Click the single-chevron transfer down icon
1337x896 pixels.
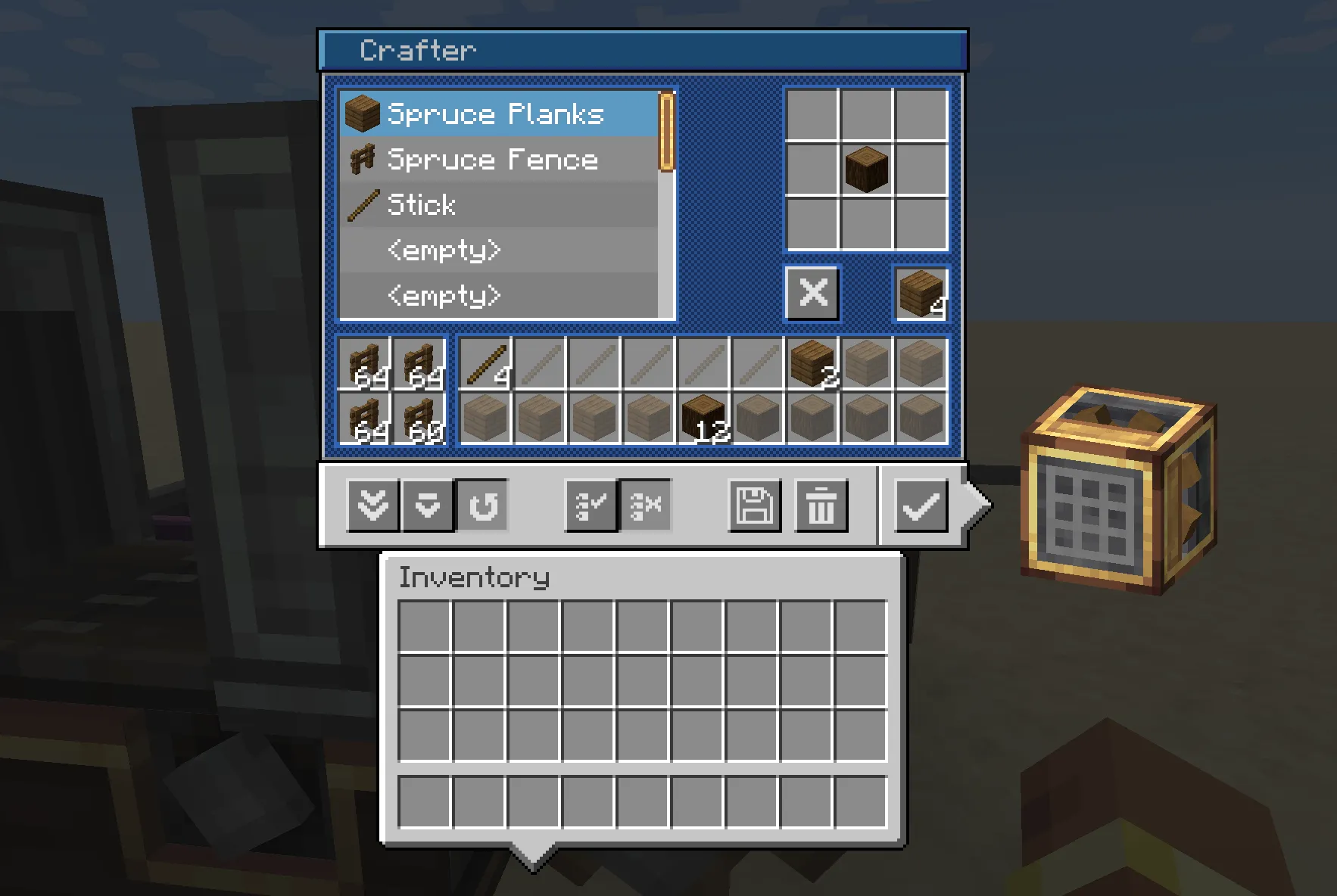tap(427, 506)
